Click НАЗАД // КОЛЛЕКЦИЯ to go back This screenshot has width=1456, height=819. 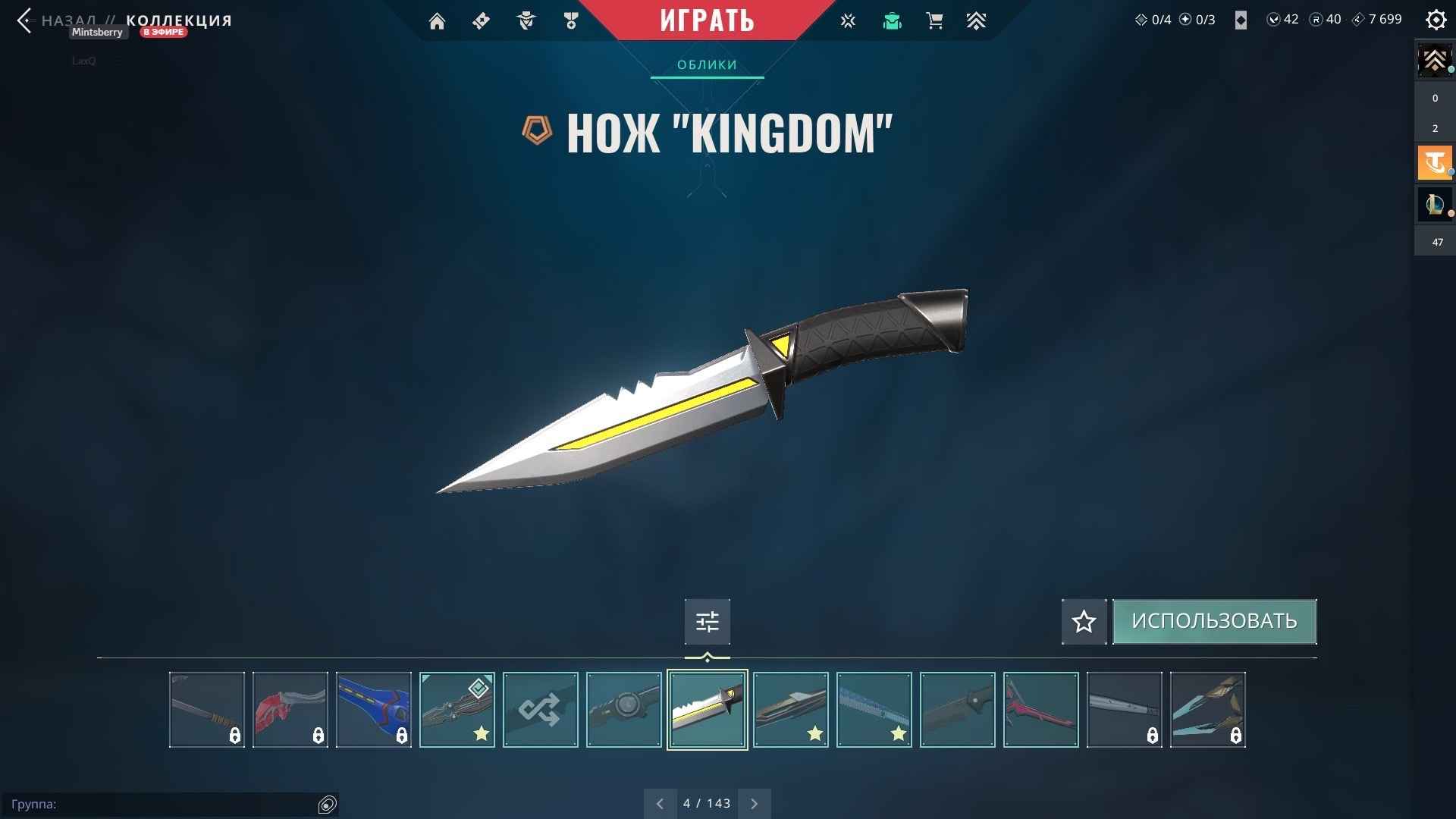pos(125,20)
